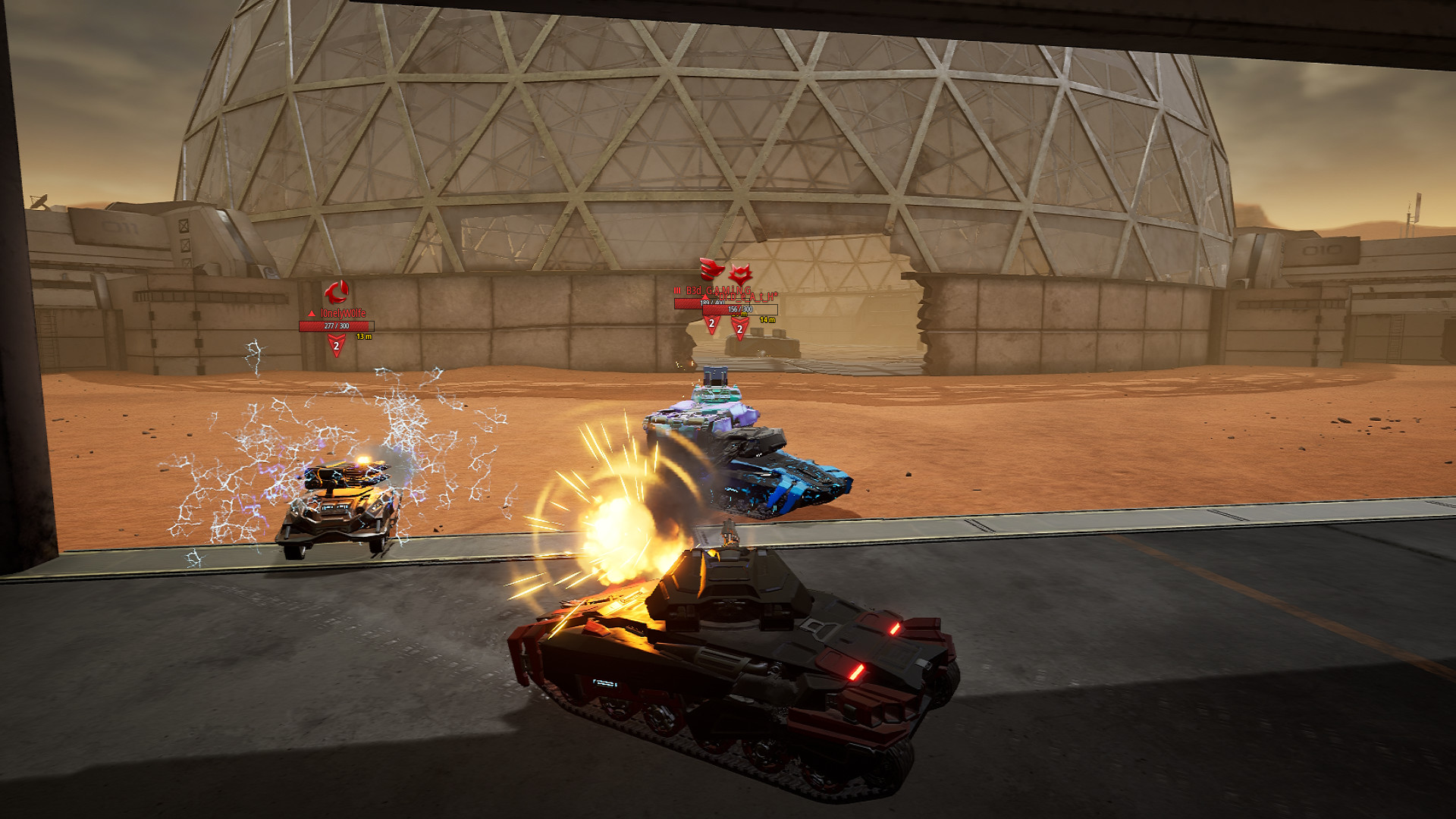
Task: Click the small red triangle beside l0nelyW0lfe's name
Action: click(312, 313)
